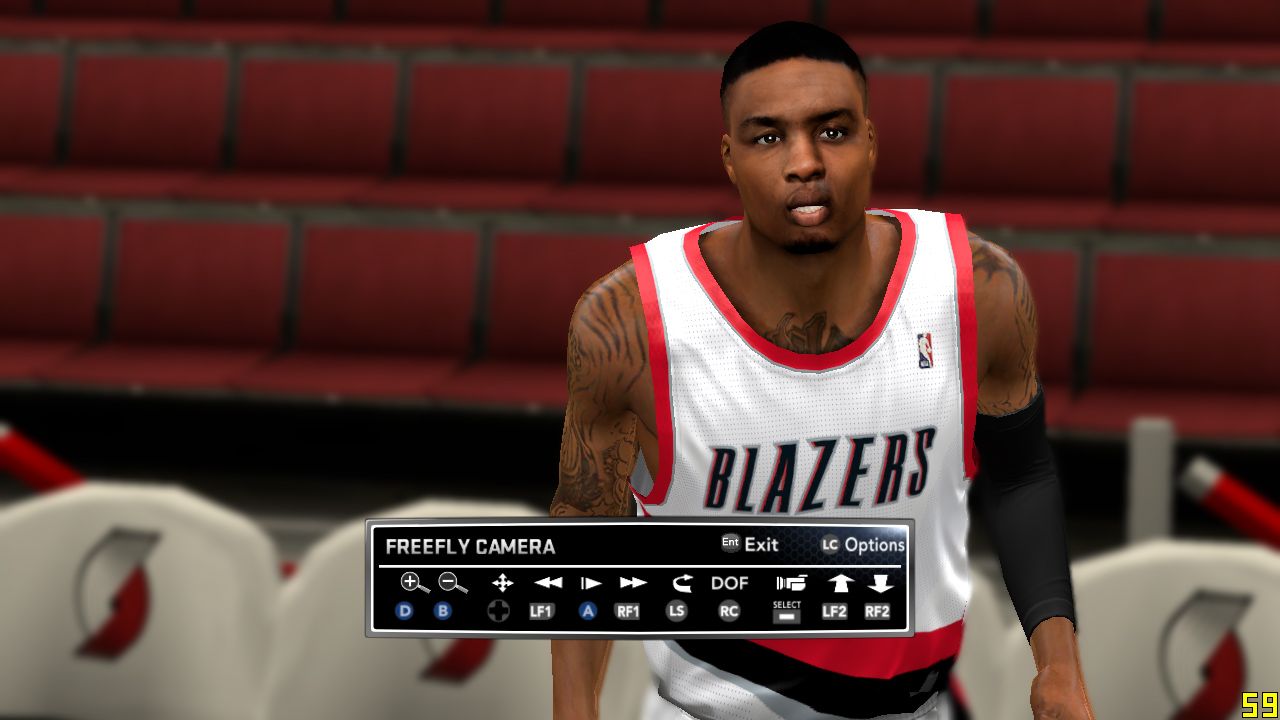This screenshot has height=720, width=1280.
Task: Lower the camera with the down arrow
Action: tap(880, 583)
